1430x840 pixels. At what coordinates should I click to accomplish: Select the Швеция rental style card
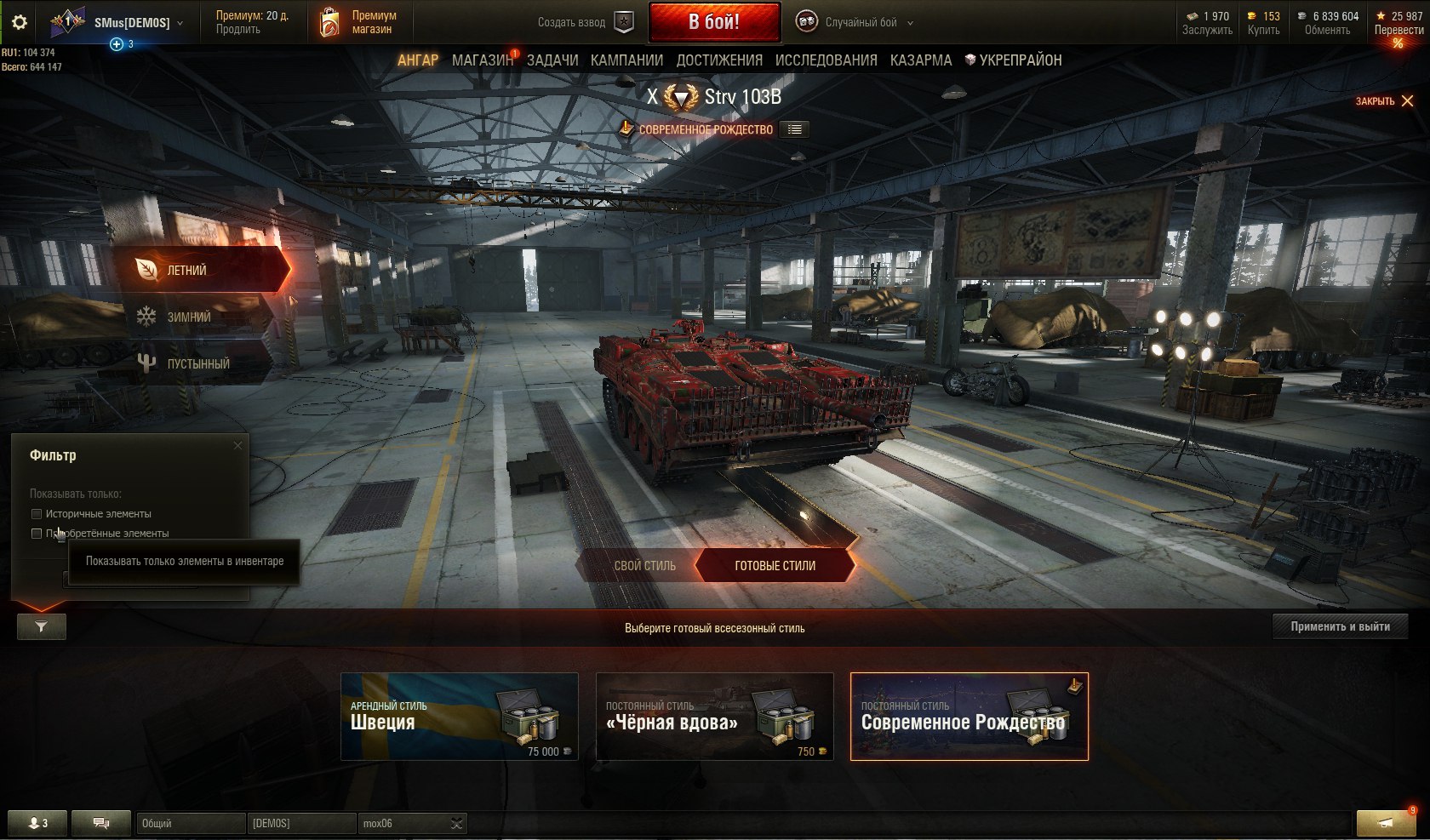[x=459, y=716]
